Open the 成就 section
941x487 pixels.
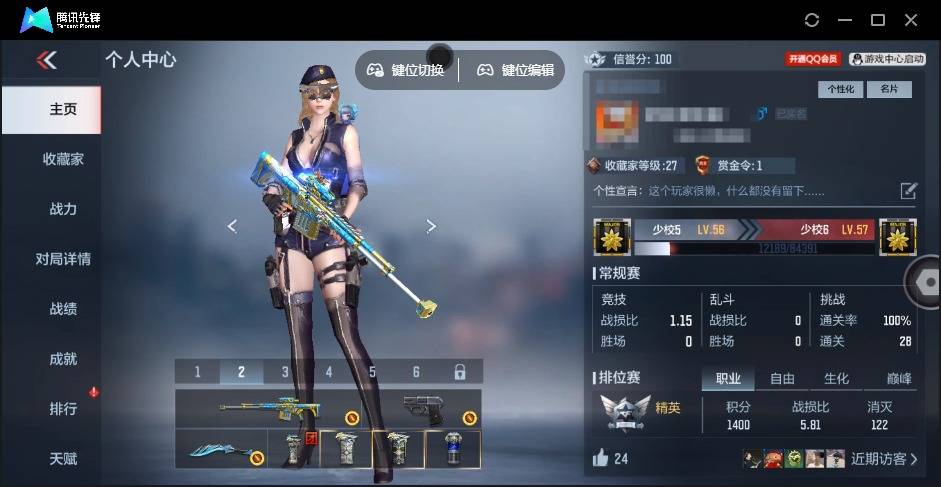(x=63, y=359)
